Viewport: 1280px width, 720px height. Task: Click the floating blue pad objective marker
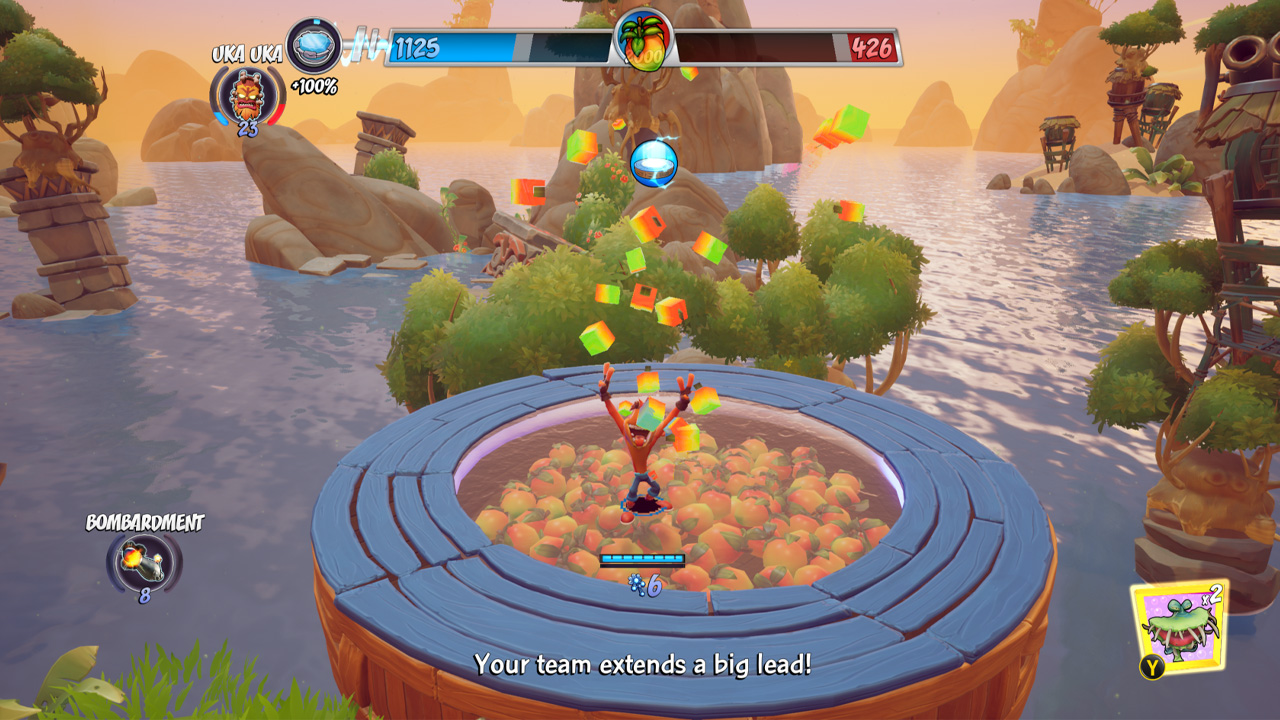pyautogui.click(x=654, y=163)
